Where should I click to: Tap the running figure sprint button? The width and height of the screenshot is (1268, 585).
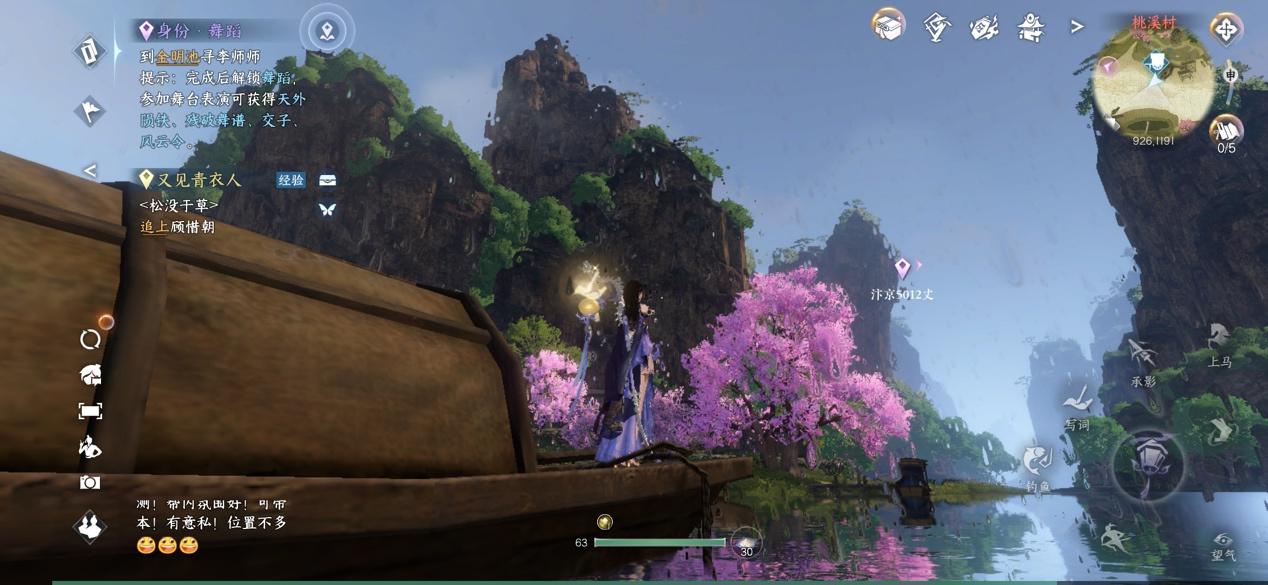1115,540
